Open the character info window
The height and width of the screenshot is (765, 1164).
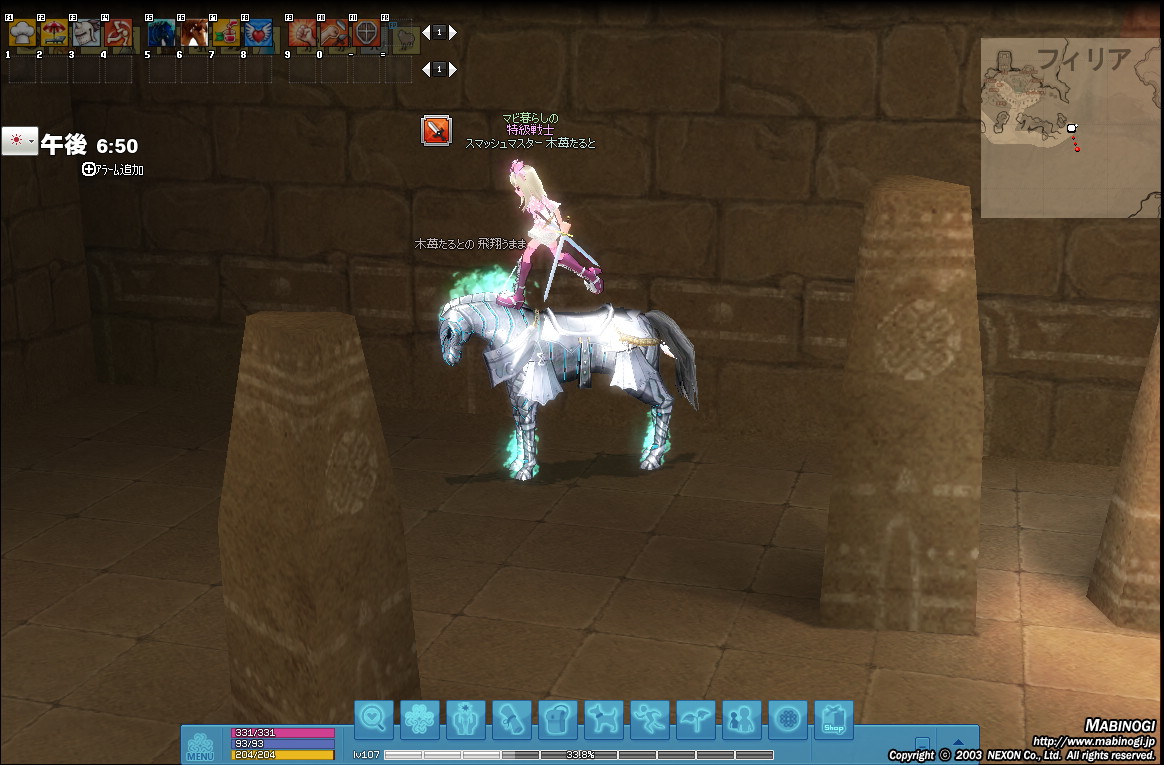466,718
